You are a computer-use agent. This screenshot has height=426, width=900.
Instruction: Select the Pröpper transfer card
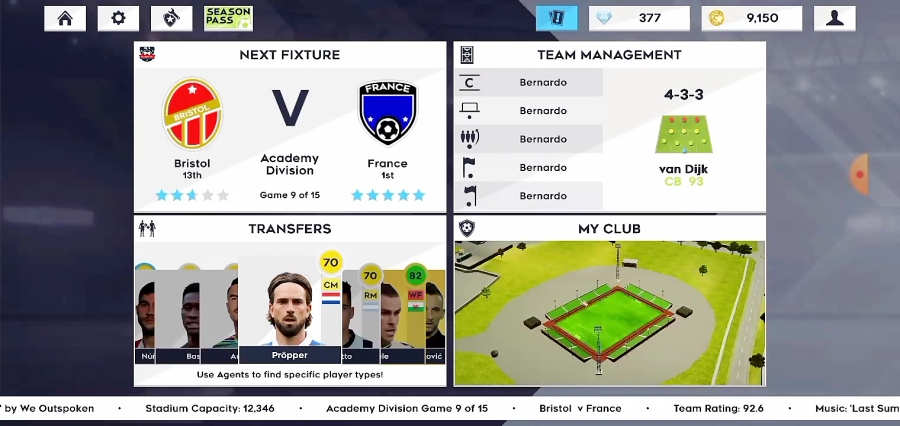[x=290, y=310]
